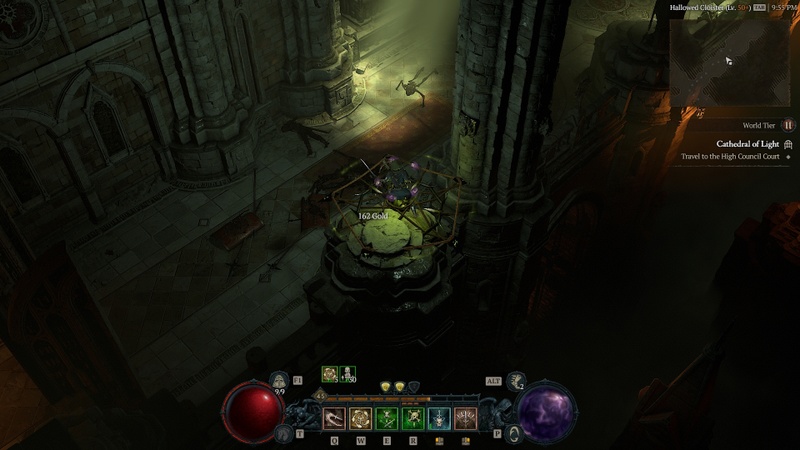Image resolution: width=800 pixels, height=450 pixels.
Task: Click the round T icon beside the health globe
Action: 283,432
